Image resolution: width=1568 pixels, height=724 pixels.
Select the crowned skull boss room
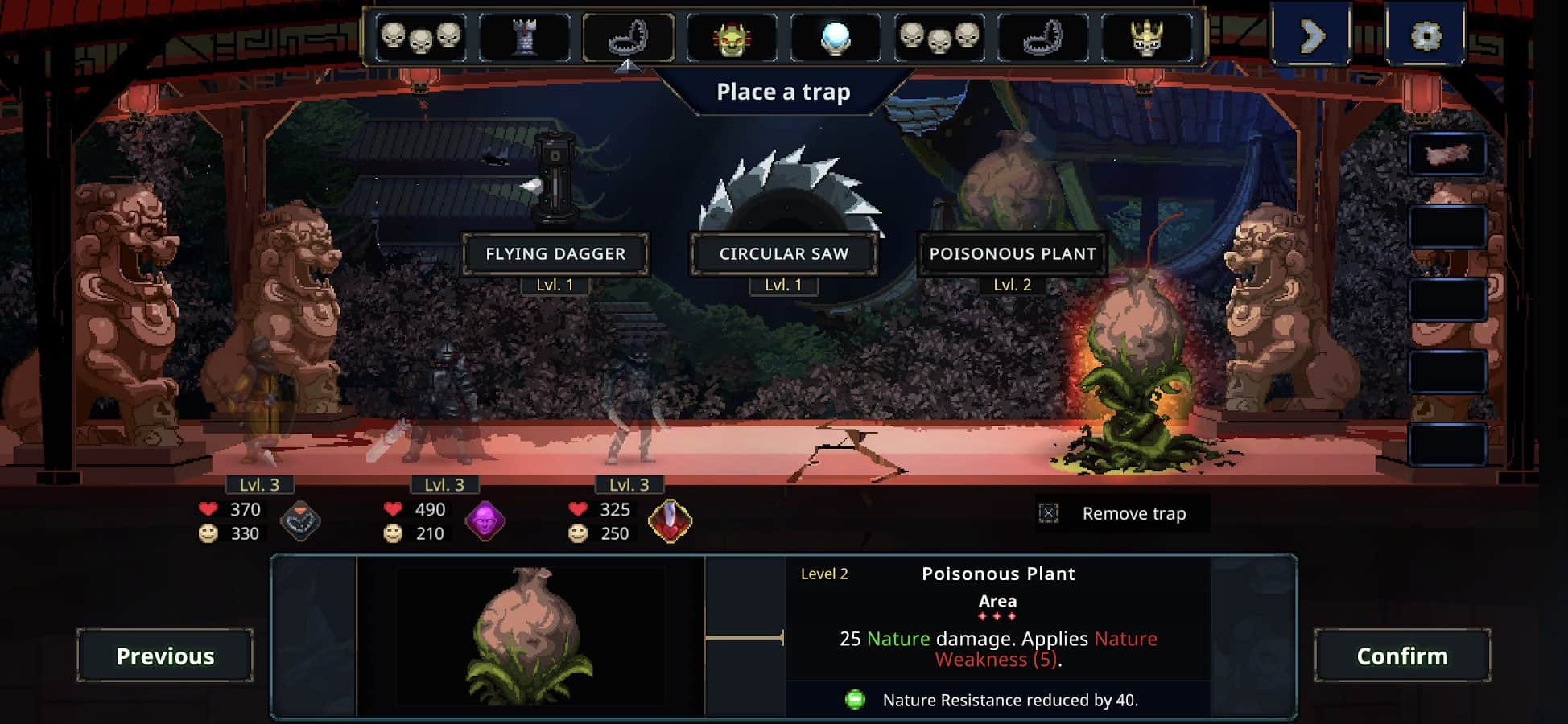1146,37
